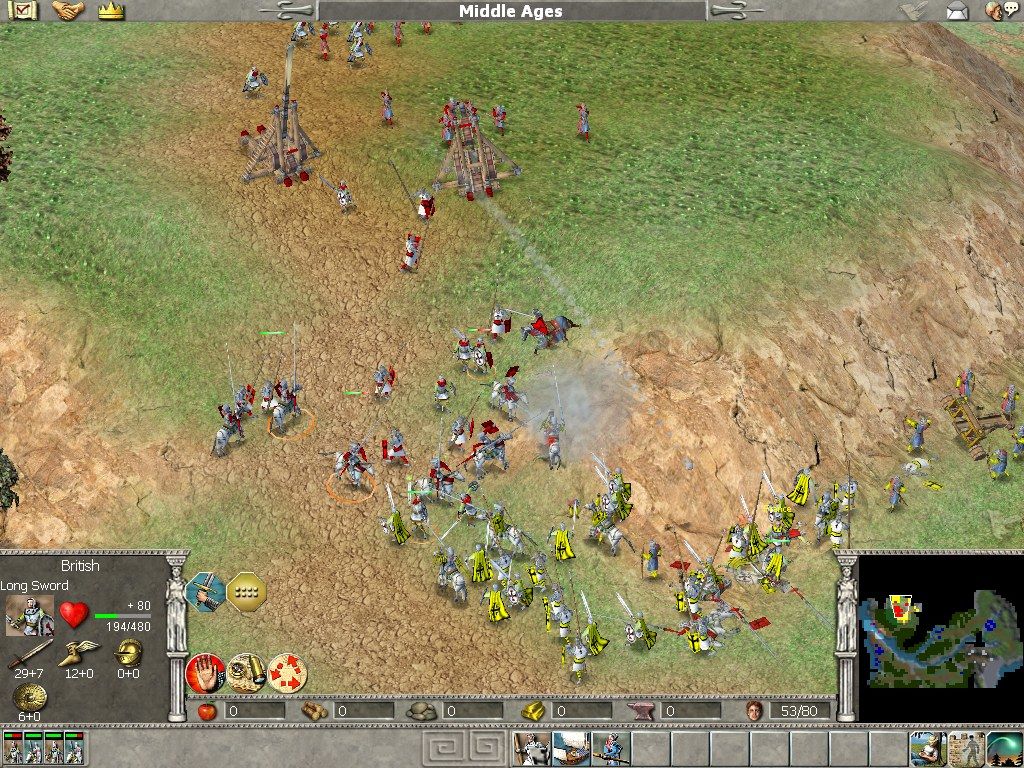Click the figure-on-stone-wall icon

[965, 748]
